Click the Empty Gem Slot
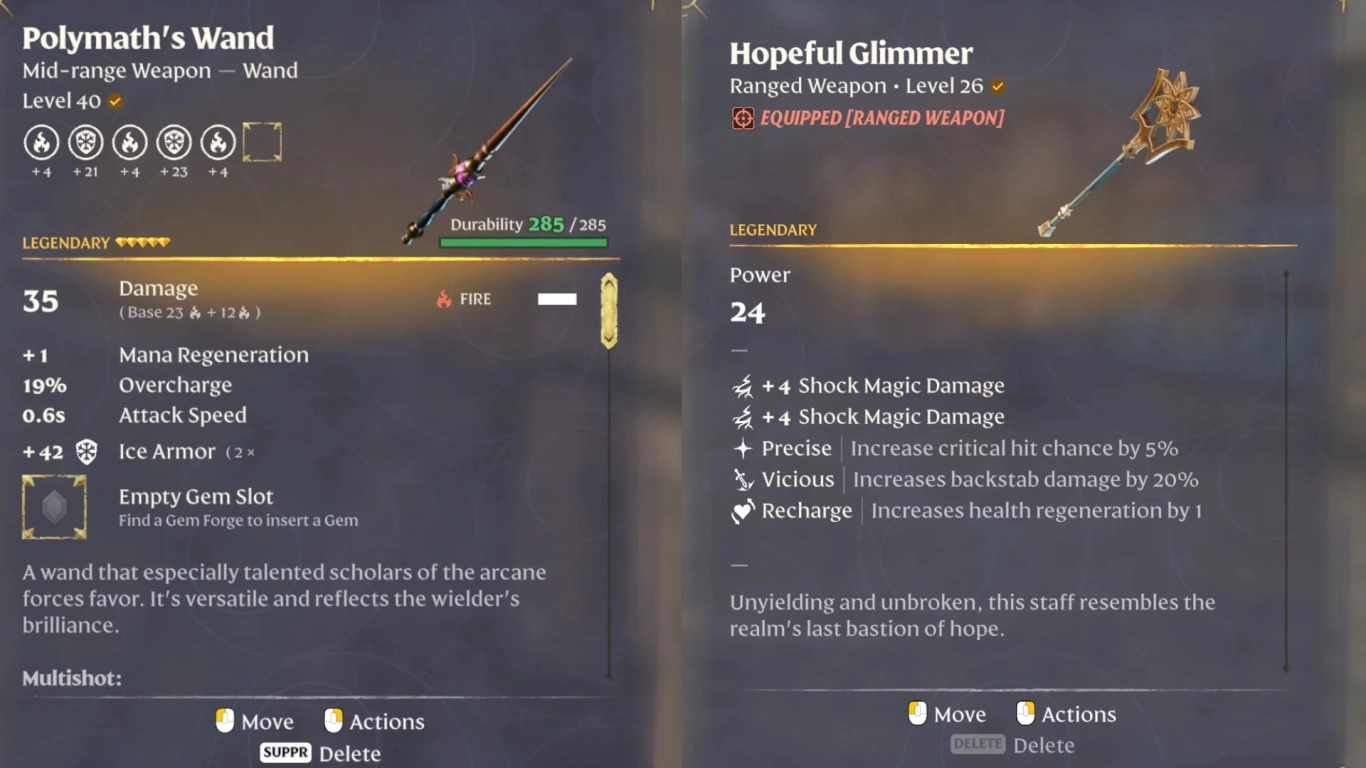 [55, 506]
